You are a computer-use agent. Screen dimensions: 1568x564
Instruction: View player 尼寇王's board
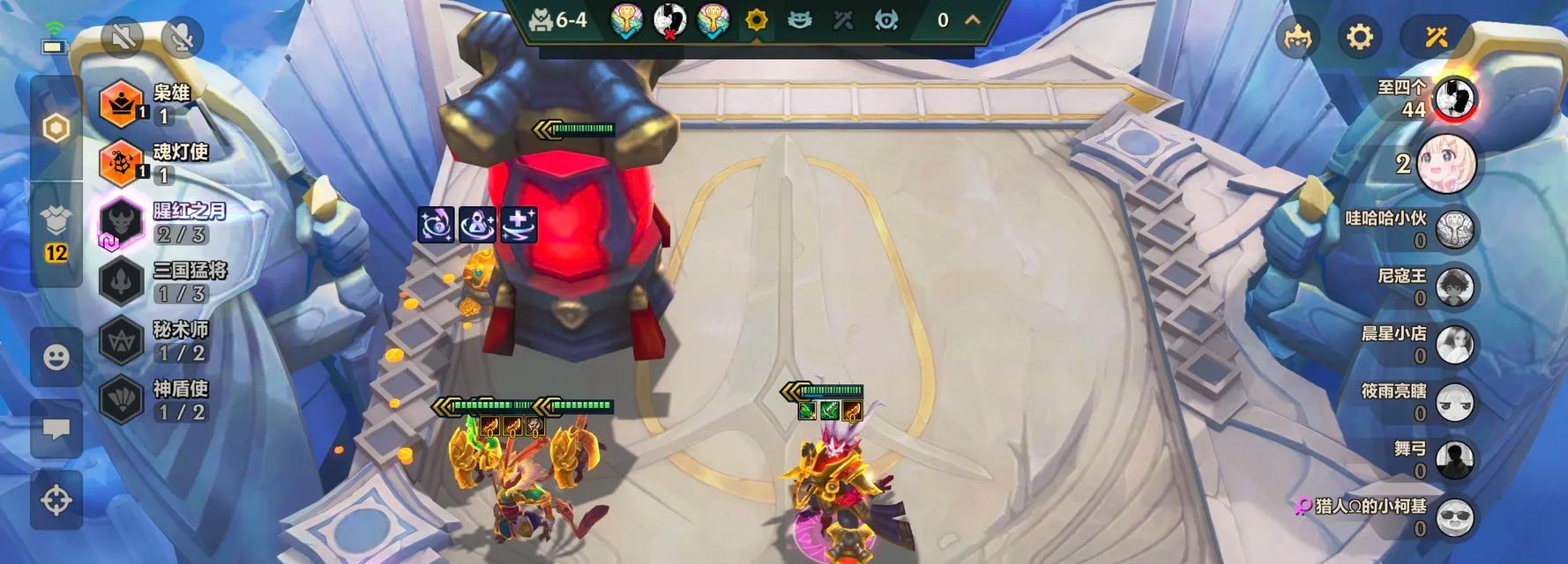coord(1454,287)
